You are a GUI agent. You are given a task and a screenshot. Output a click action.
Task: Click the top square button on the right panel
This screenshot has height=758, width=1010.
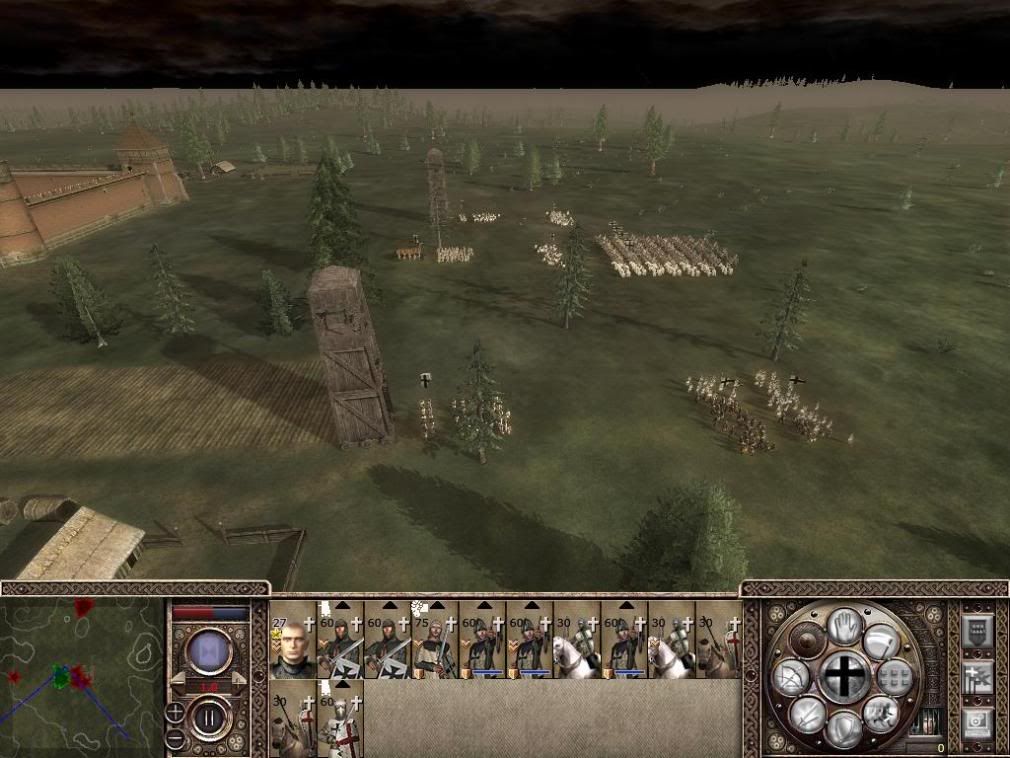click(x=977, y=633)
